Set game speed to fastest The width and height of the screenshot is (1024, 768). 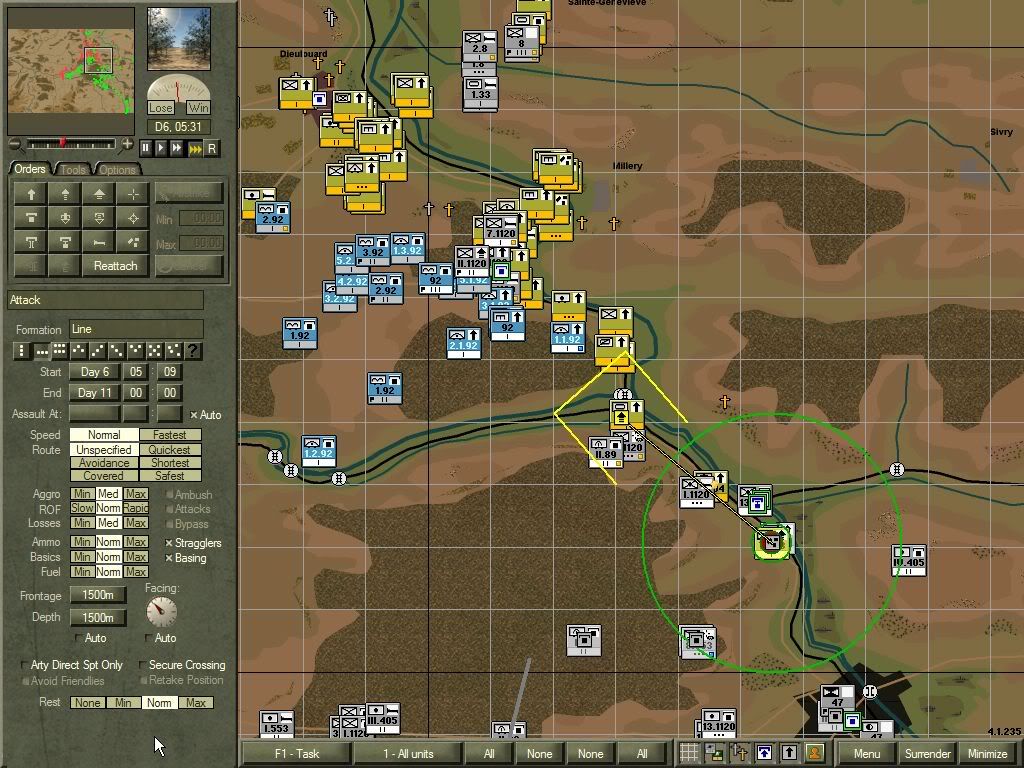click(x=195, y=148)
